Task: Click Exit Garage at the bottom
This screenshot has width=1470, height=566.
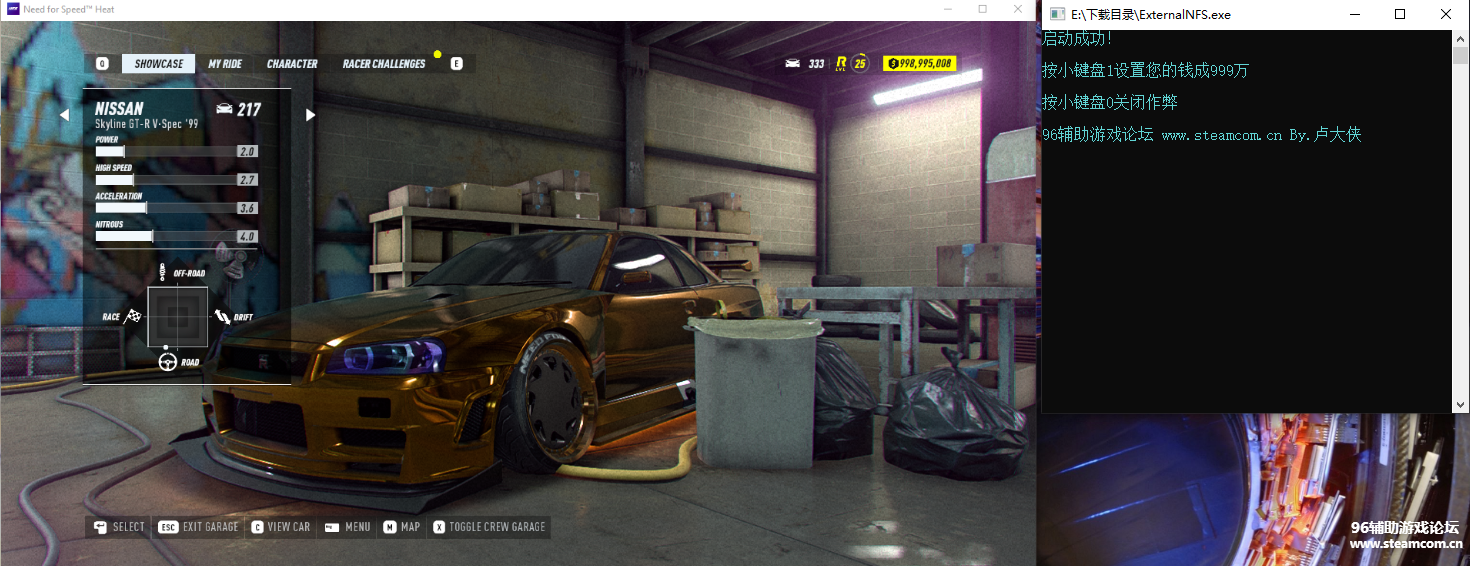Action: pyautogui.click(x=200, y=527)
